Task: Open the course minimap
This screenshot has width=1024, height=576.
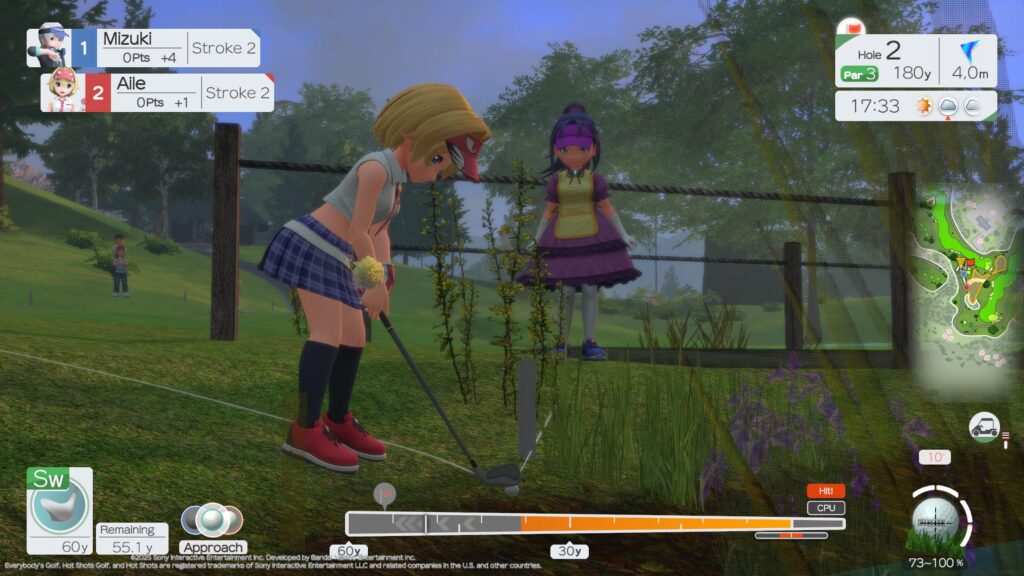Action: pos(965,290)
